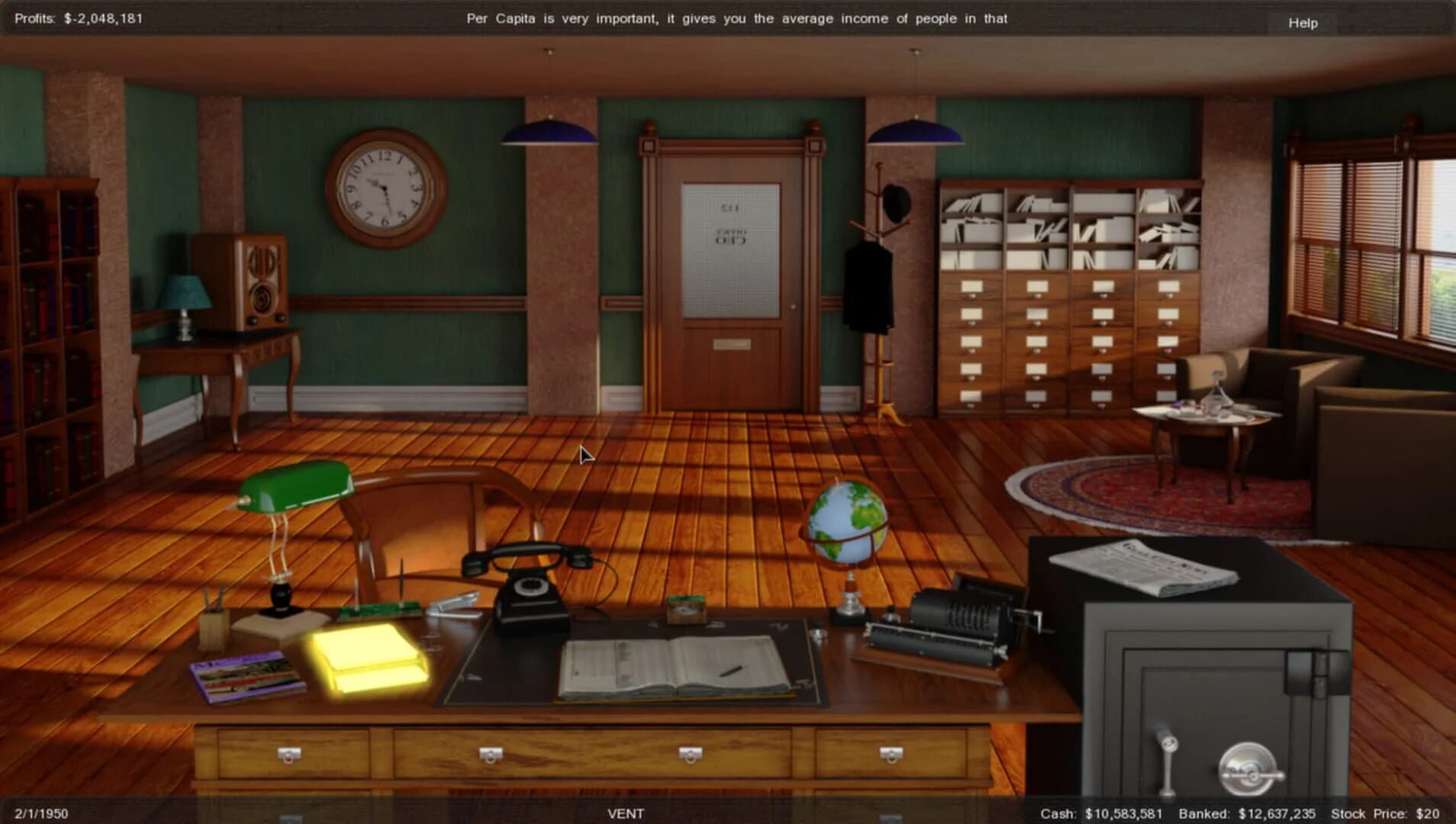This screenshot has height=824, width=1456.
Task: Select the VENT label at the bottom
Action: pyautogui.click(x=627, y=813)
